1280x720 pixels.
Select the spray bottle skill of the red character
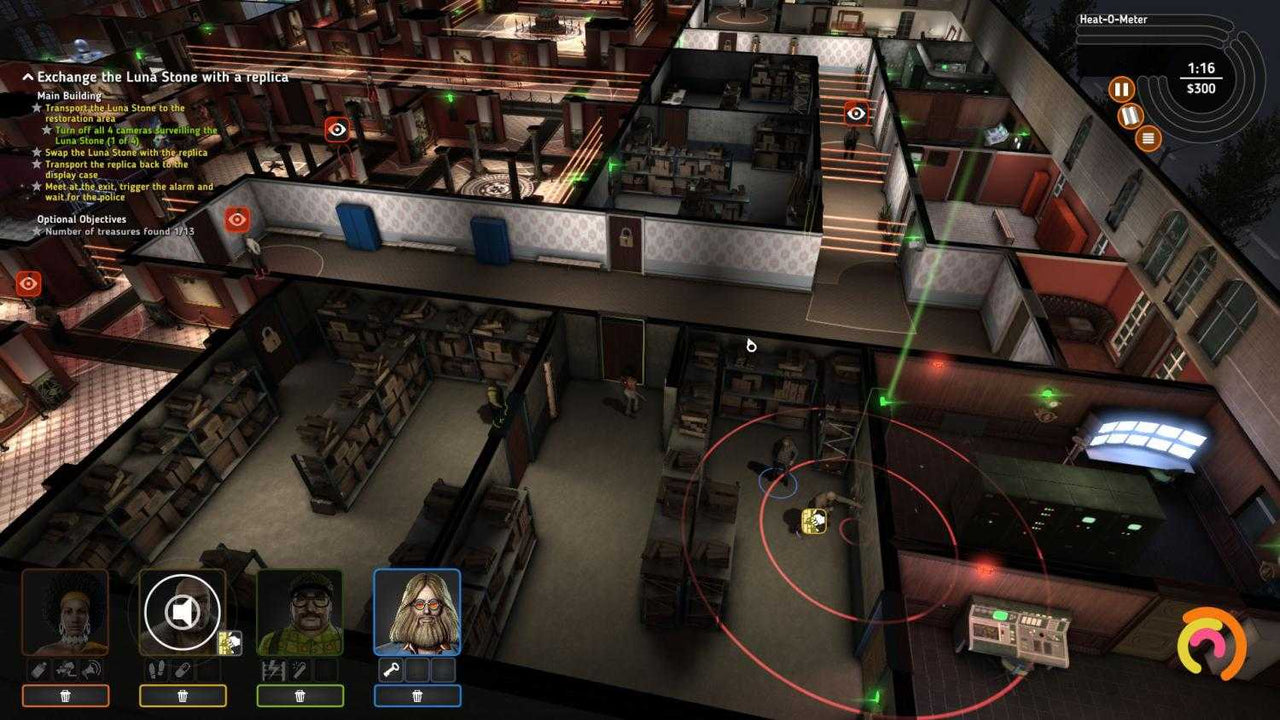[x=37, y=668]
